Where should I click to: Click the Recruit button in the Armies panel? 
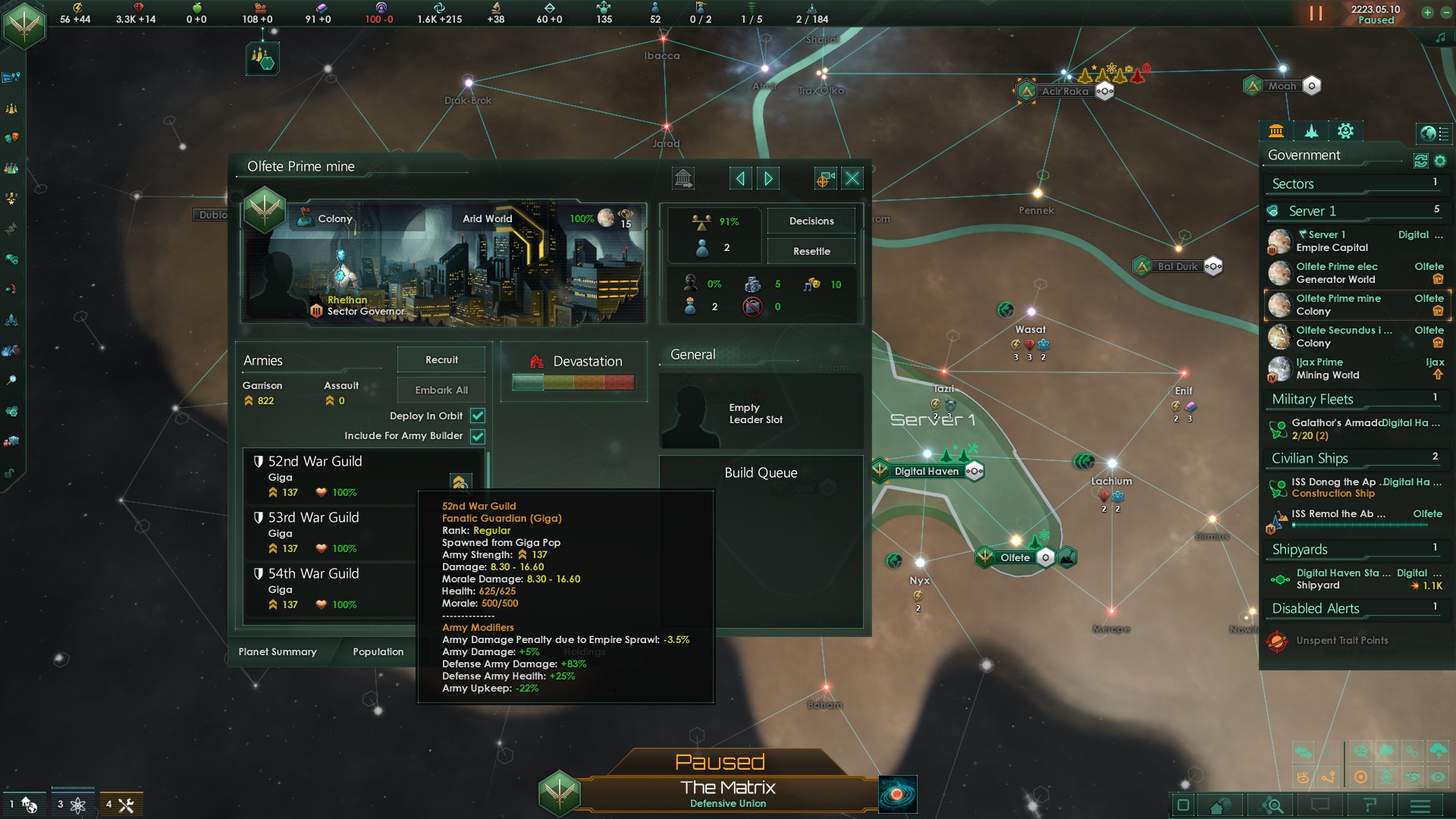pyautogui.click(x=441, y=359)
